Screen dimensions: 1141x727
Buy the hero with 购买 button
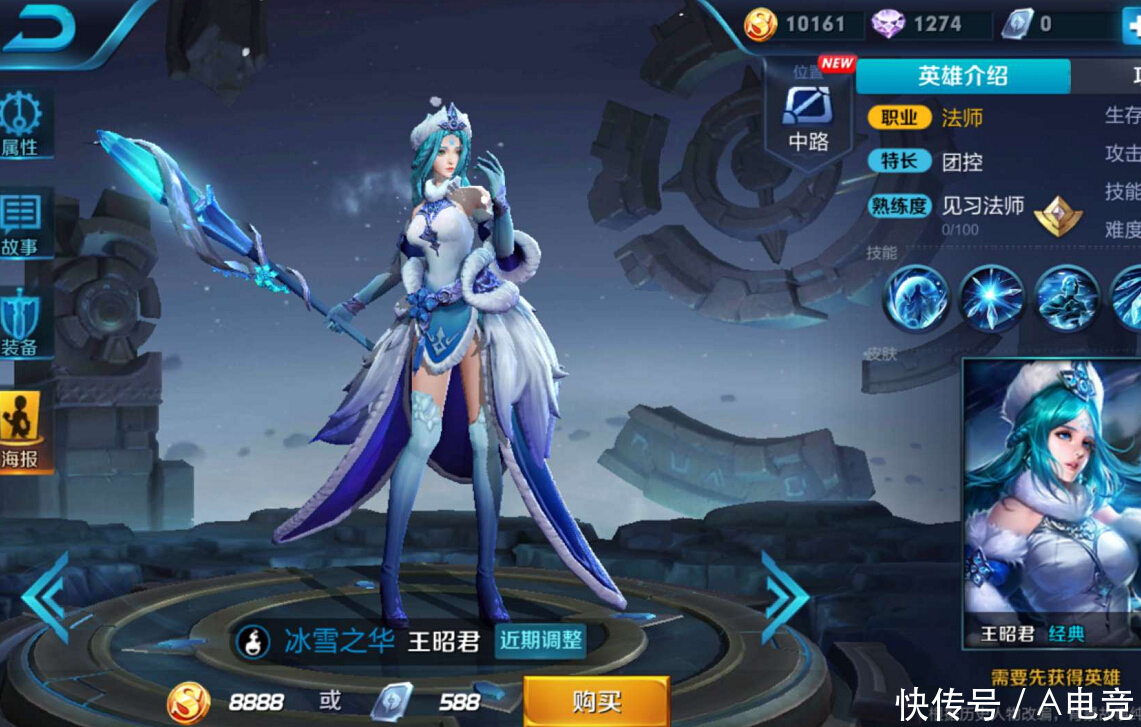click(596, 701)
